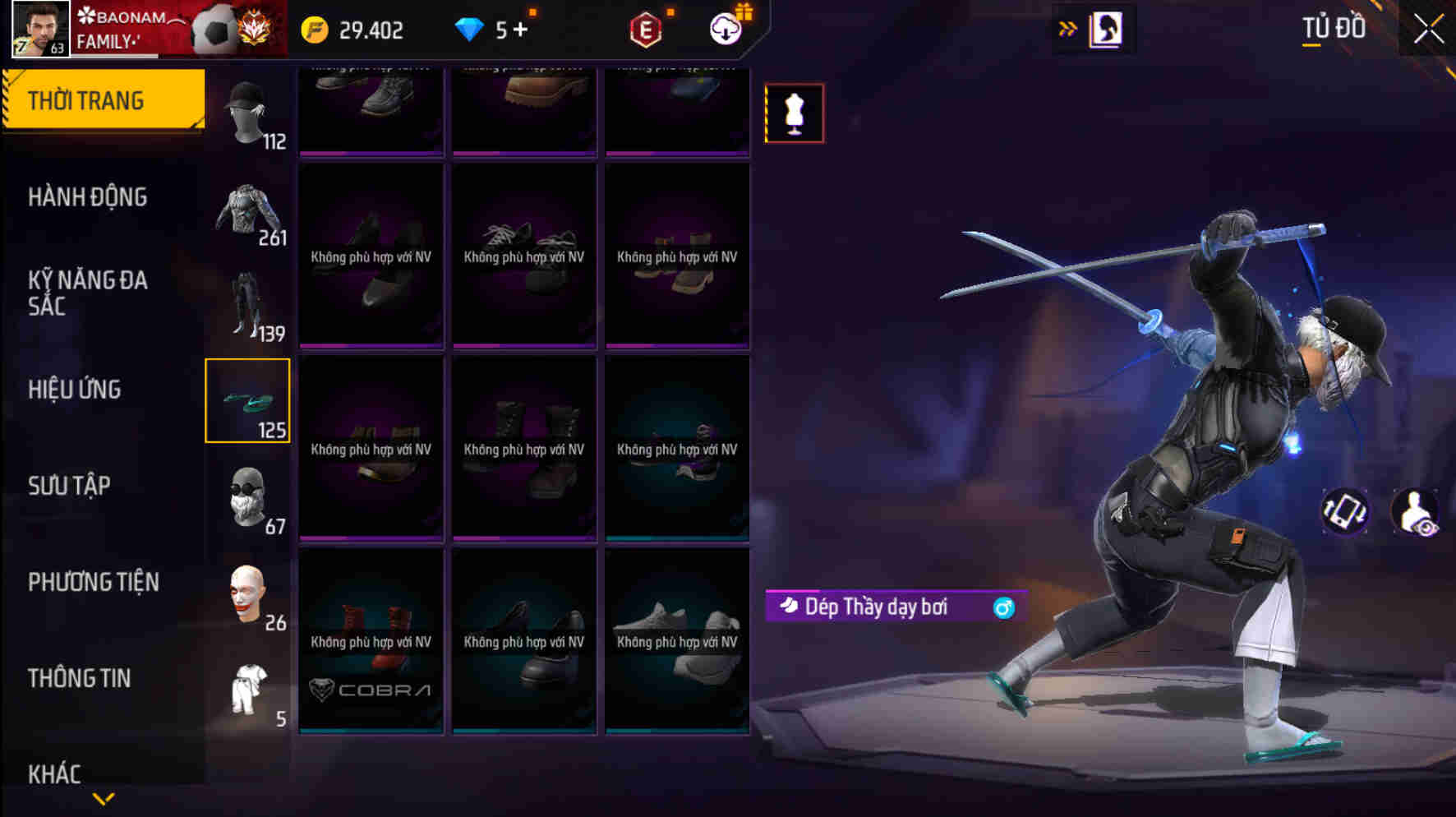1456x817 pixels.
Task: Click the TỦ ĐỒ button
Action: point(1333,27)
